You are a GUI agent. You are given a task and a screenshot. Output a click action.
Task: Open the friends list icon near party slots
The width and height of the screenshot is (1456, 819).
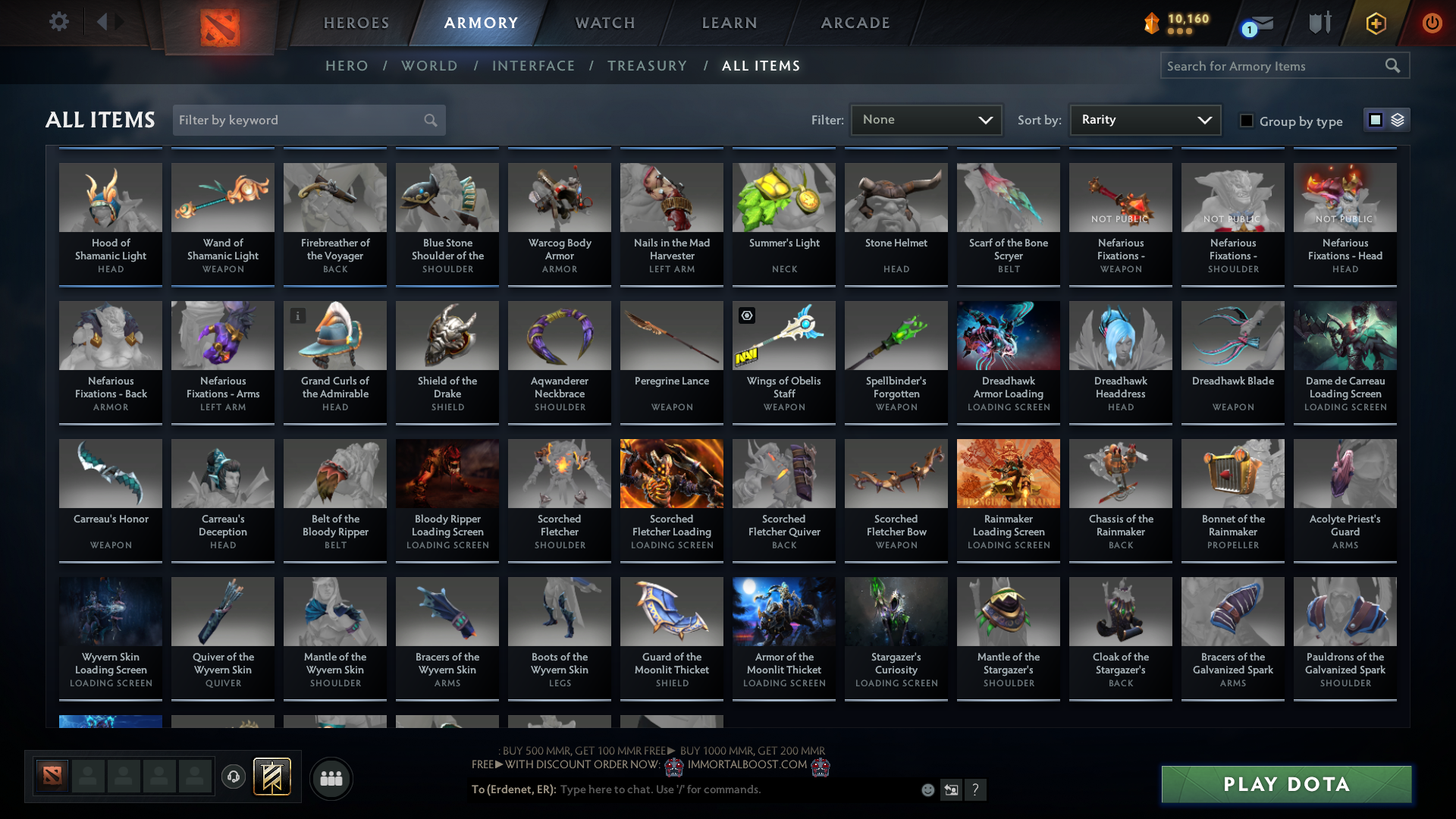[x=331, y=778]
